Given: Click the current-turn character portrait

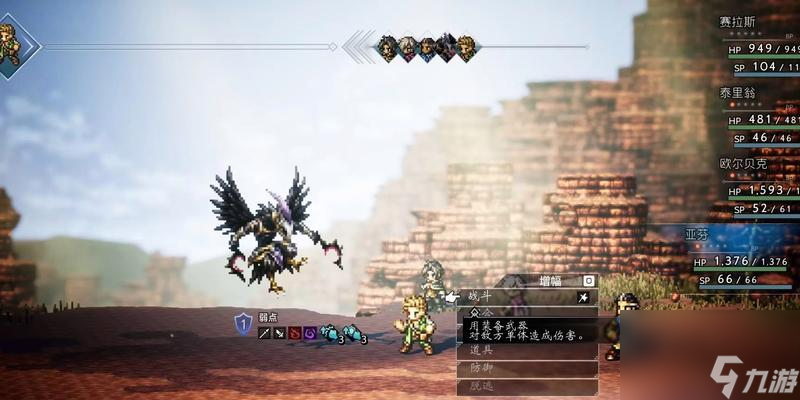Looking at the screenshot, I should coord(10,45).
